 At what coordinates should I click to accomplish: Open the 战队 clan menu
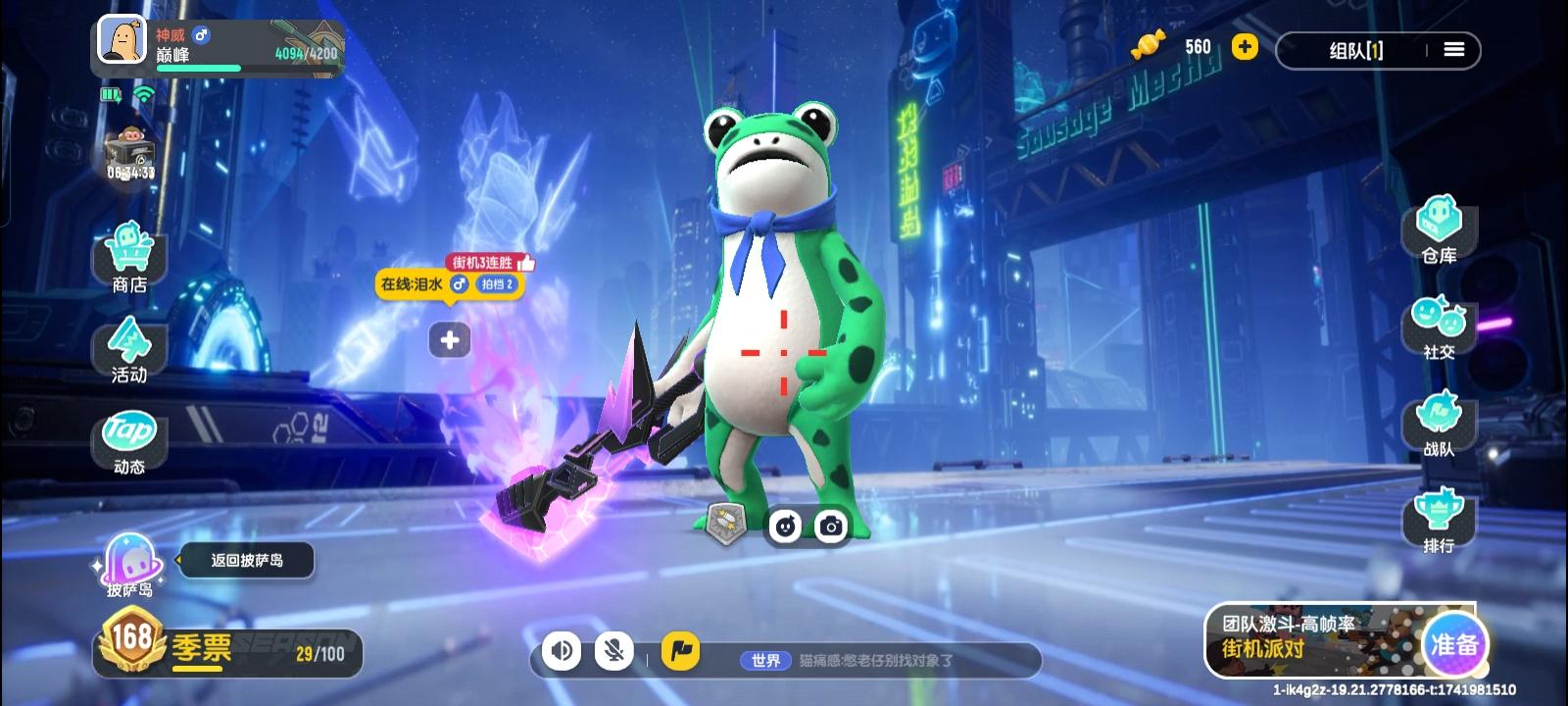point(1439,425)
